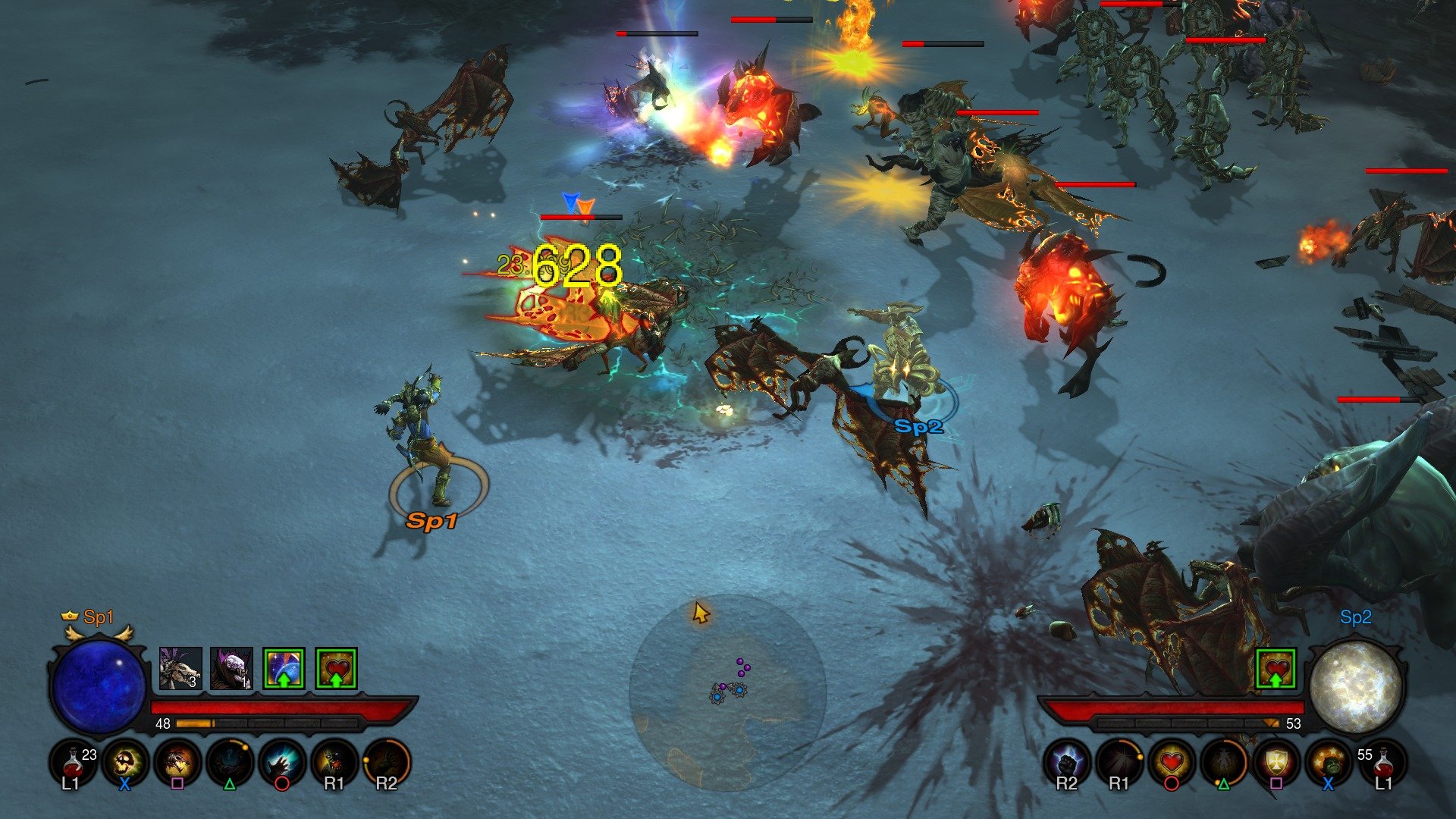This screenshot has height=819, width=1456.
Task: Expand Sp2's Triangle-button skill selector
Action: (x=1225, y=761)
